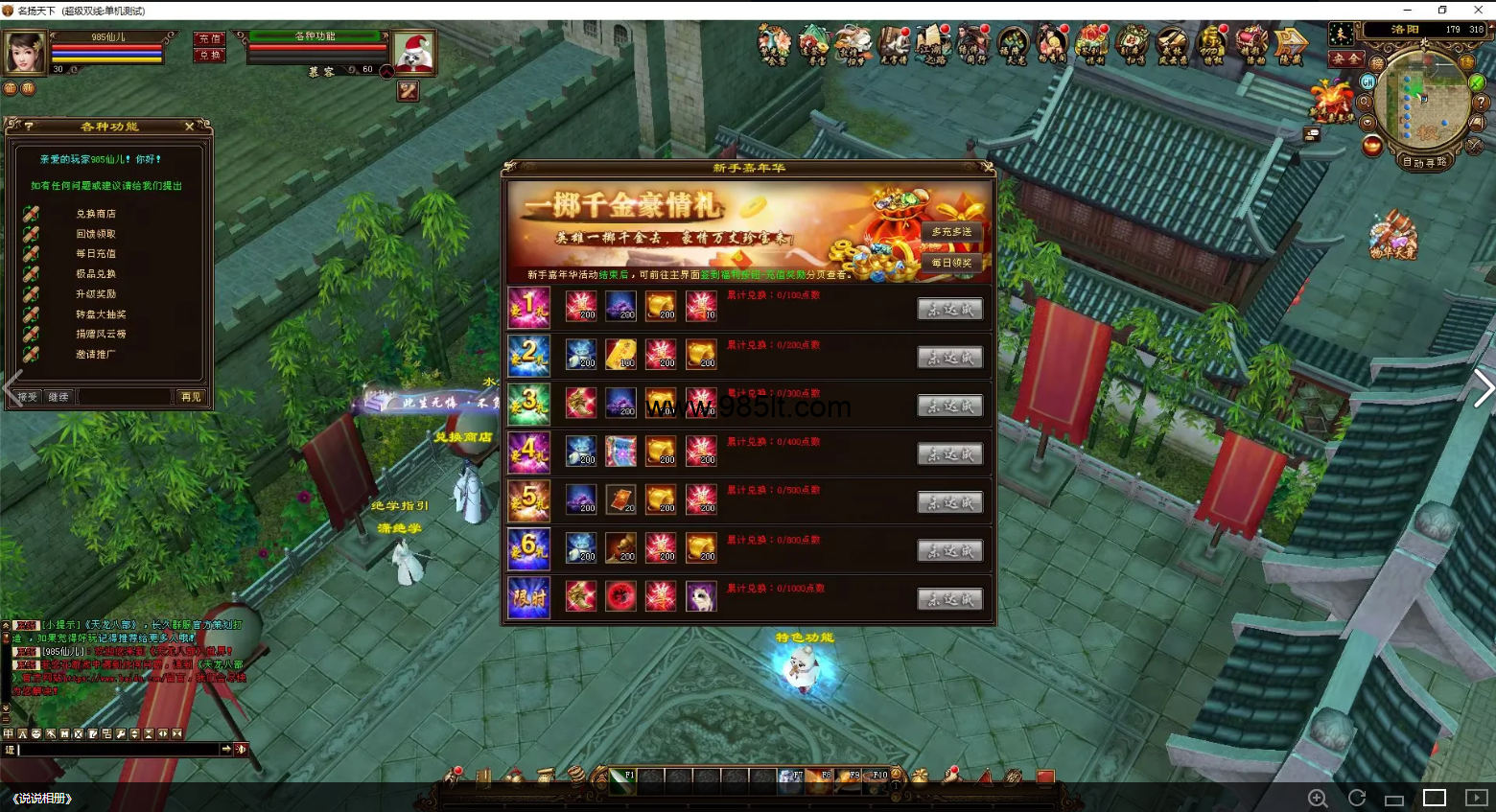This screenshot has width=1496, height=812.
Task: Choose the 转盘大抽奖 lottery wheel option
Action: click(x=101, y=314)
